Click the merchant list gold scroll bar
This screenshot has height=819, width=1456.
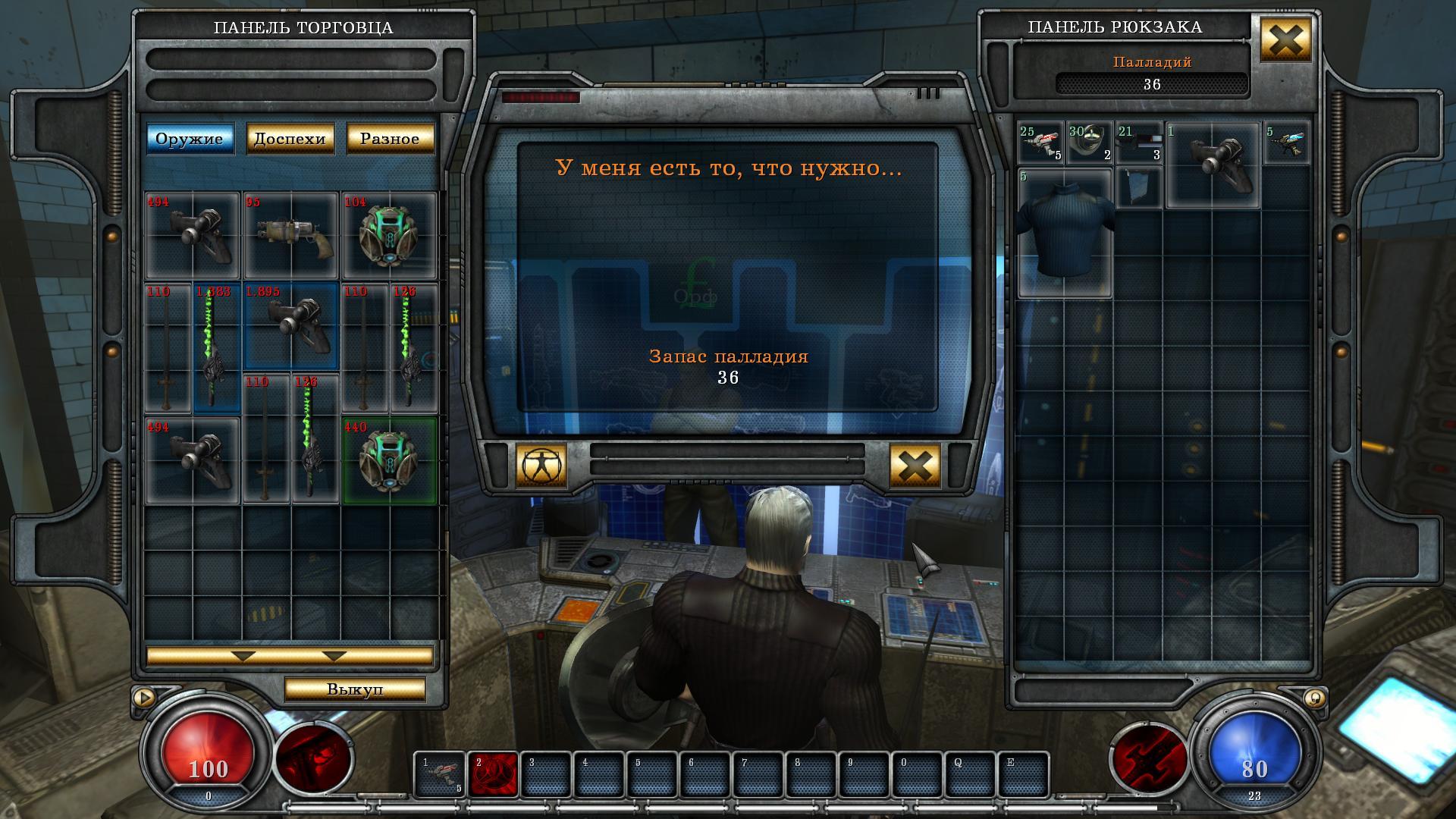[x=290, y=655]
